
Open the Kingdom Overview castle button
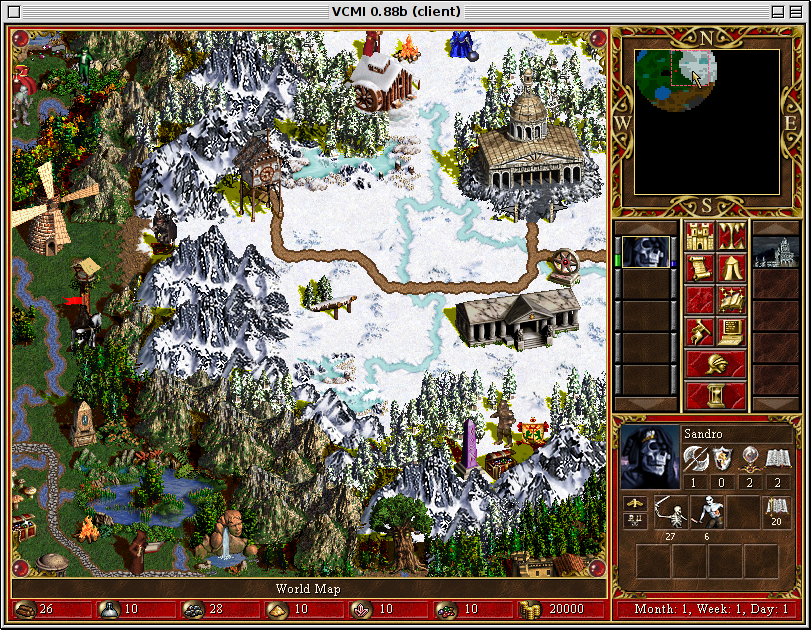pyautogui.click(x=698, y=237)
